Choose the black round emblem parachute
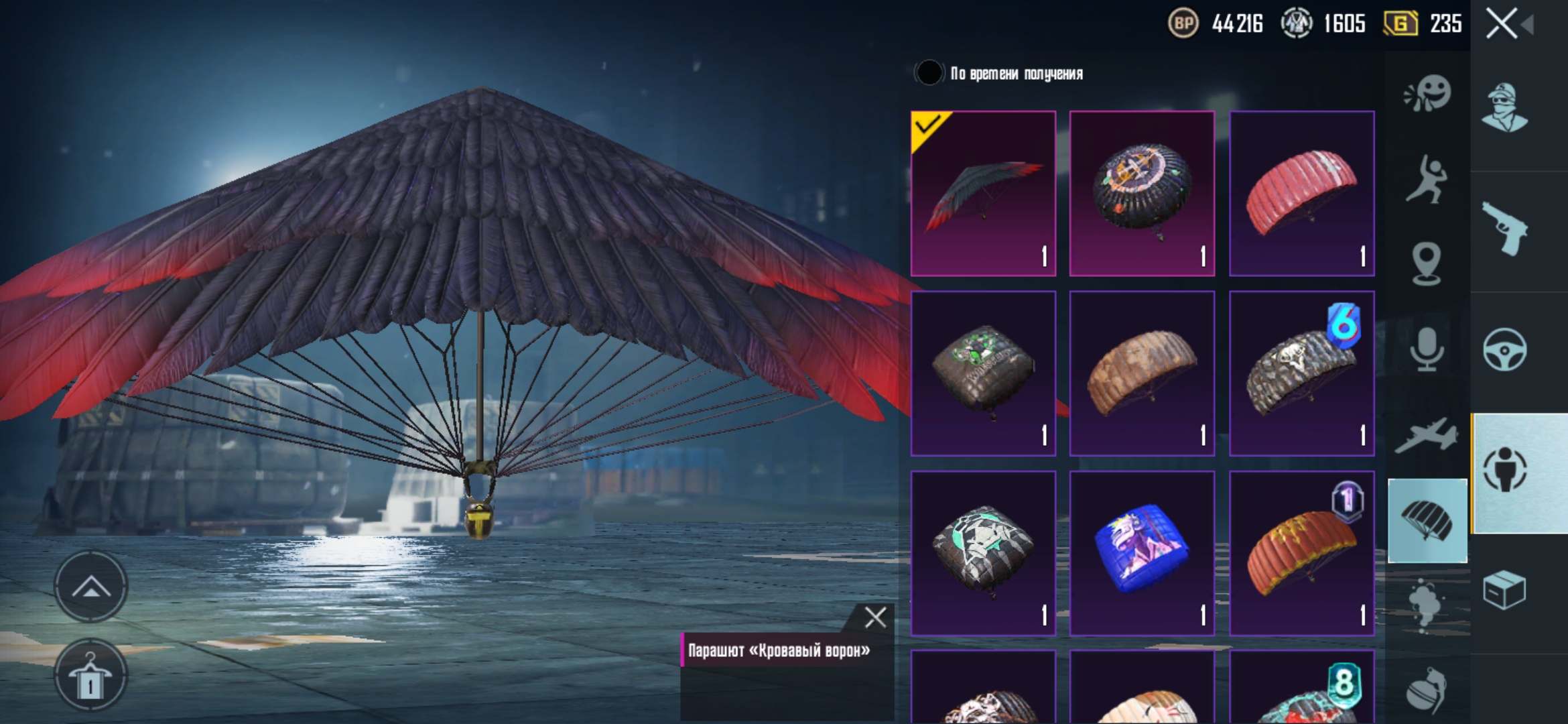Screen dimensions: 1568x724 click(1142, 194)
